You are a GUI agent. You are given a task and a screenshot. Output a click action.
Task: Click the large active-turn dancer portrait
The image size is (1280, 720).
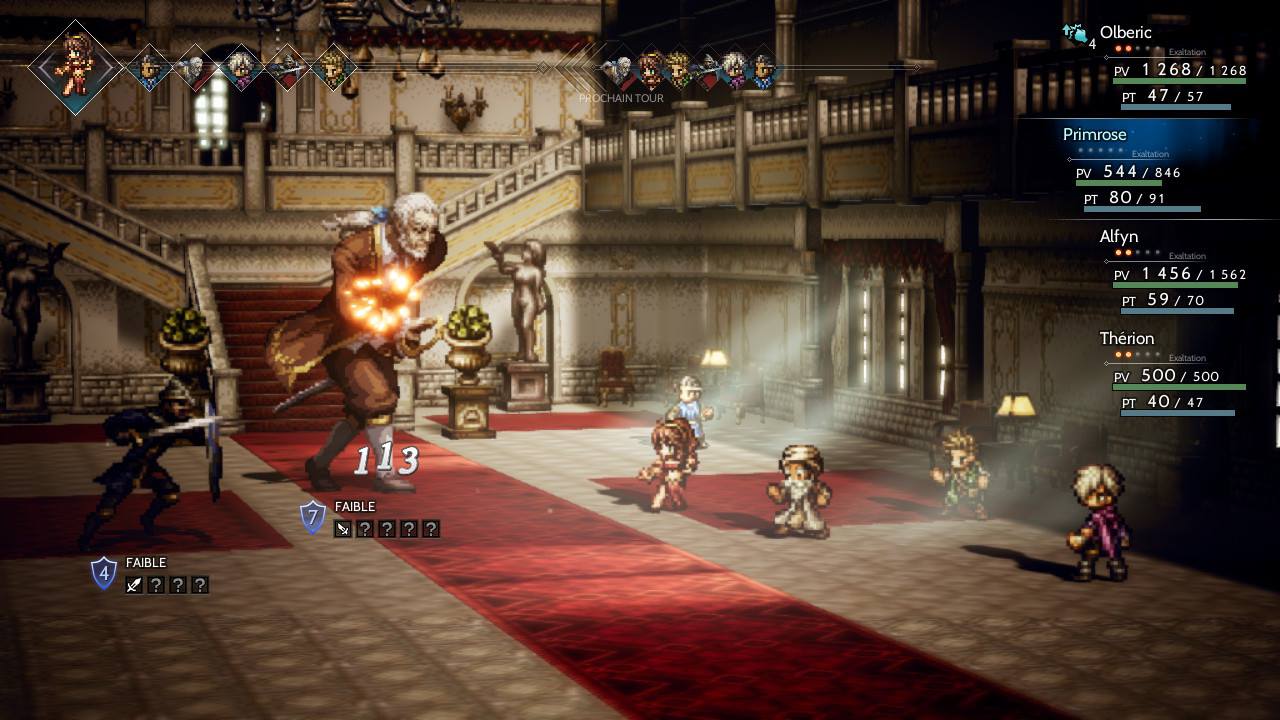tap(76, 66)
